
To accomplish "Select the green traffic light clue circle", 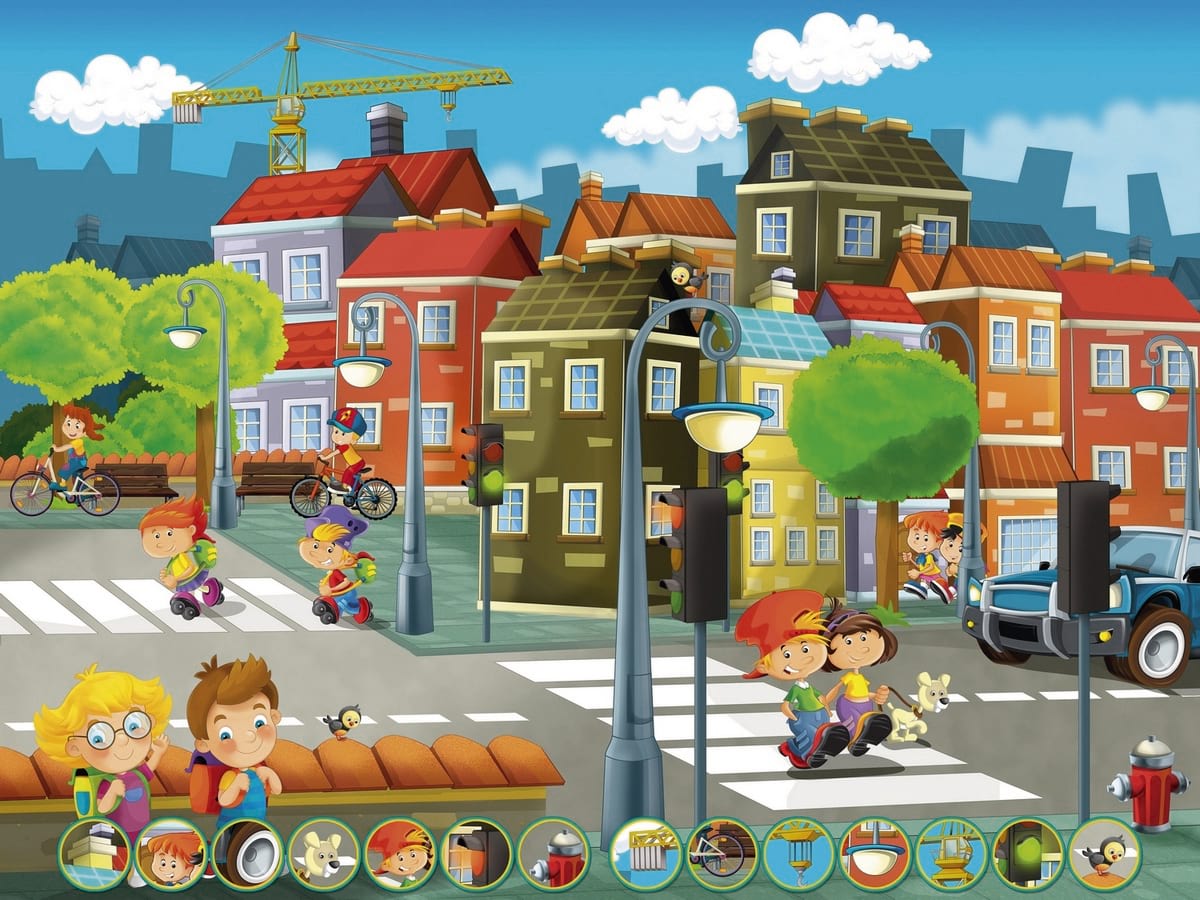I will (1028, 854).
